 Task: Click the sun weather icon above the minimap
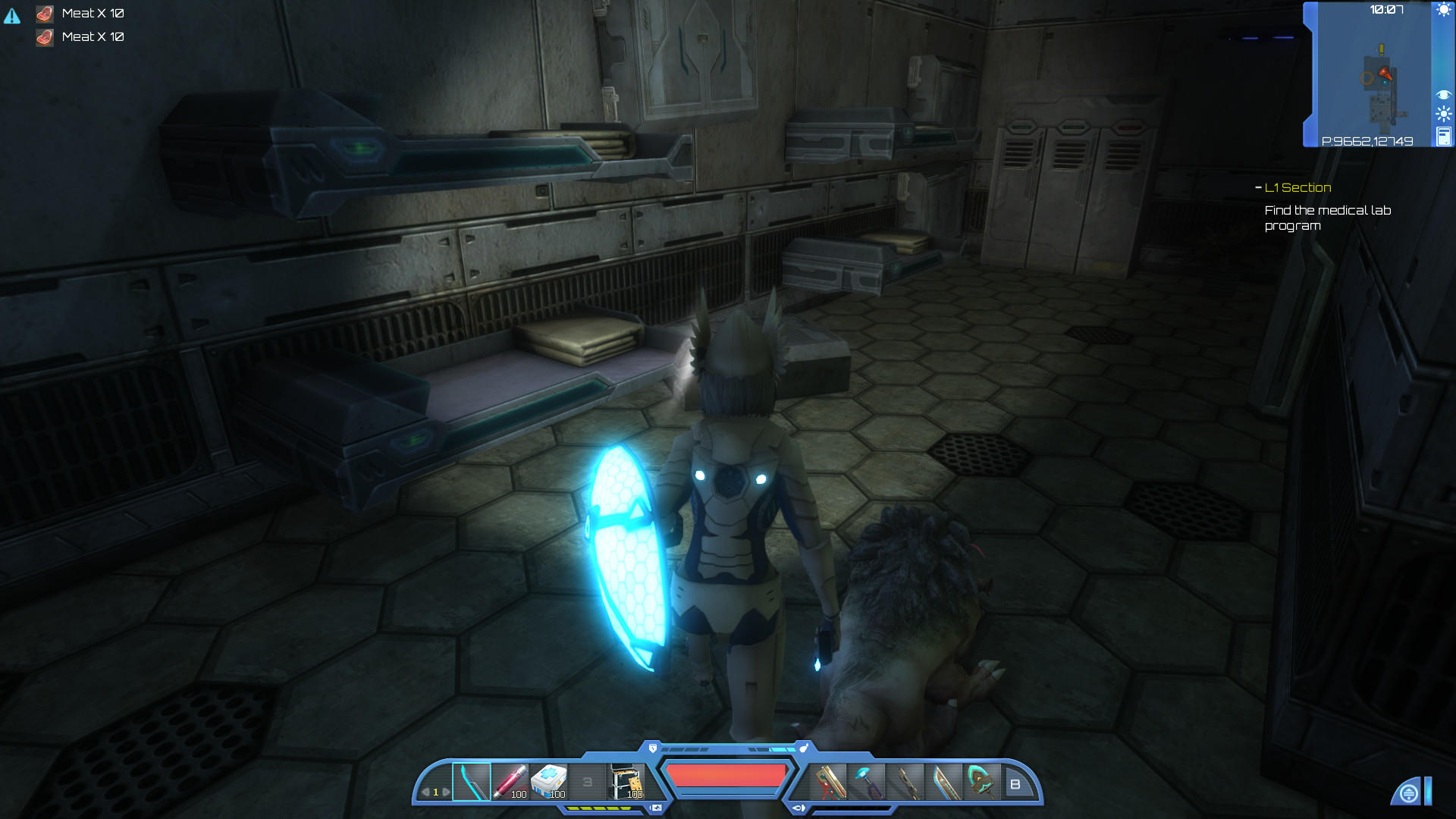[x=1444, y=10]
